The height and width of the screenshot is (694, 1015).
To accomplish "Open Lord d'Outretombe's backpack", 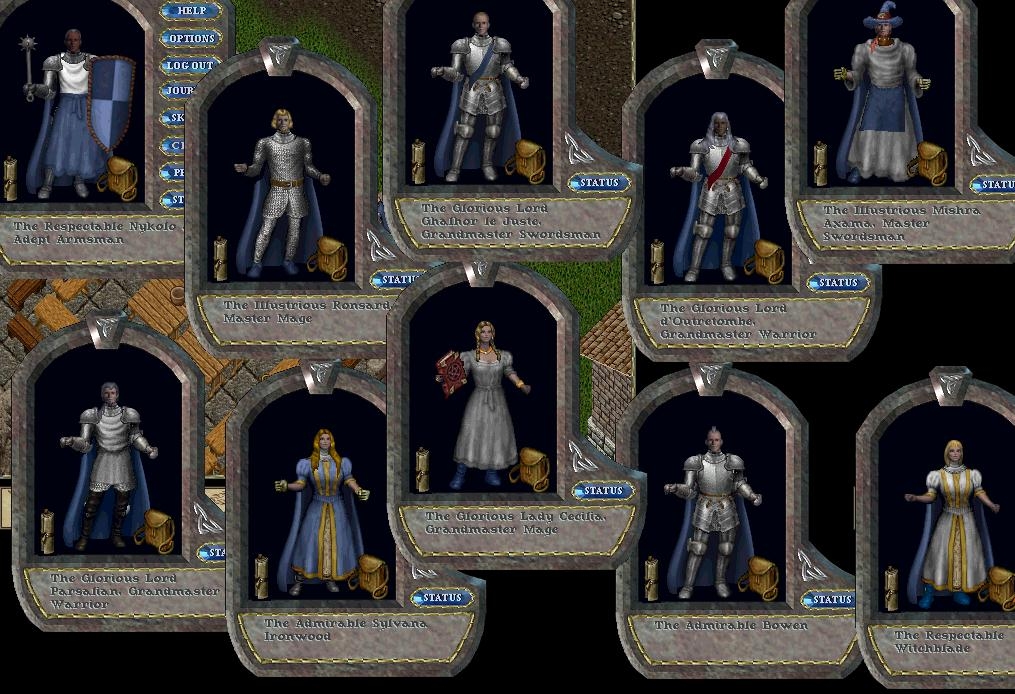I will point(764,260).
